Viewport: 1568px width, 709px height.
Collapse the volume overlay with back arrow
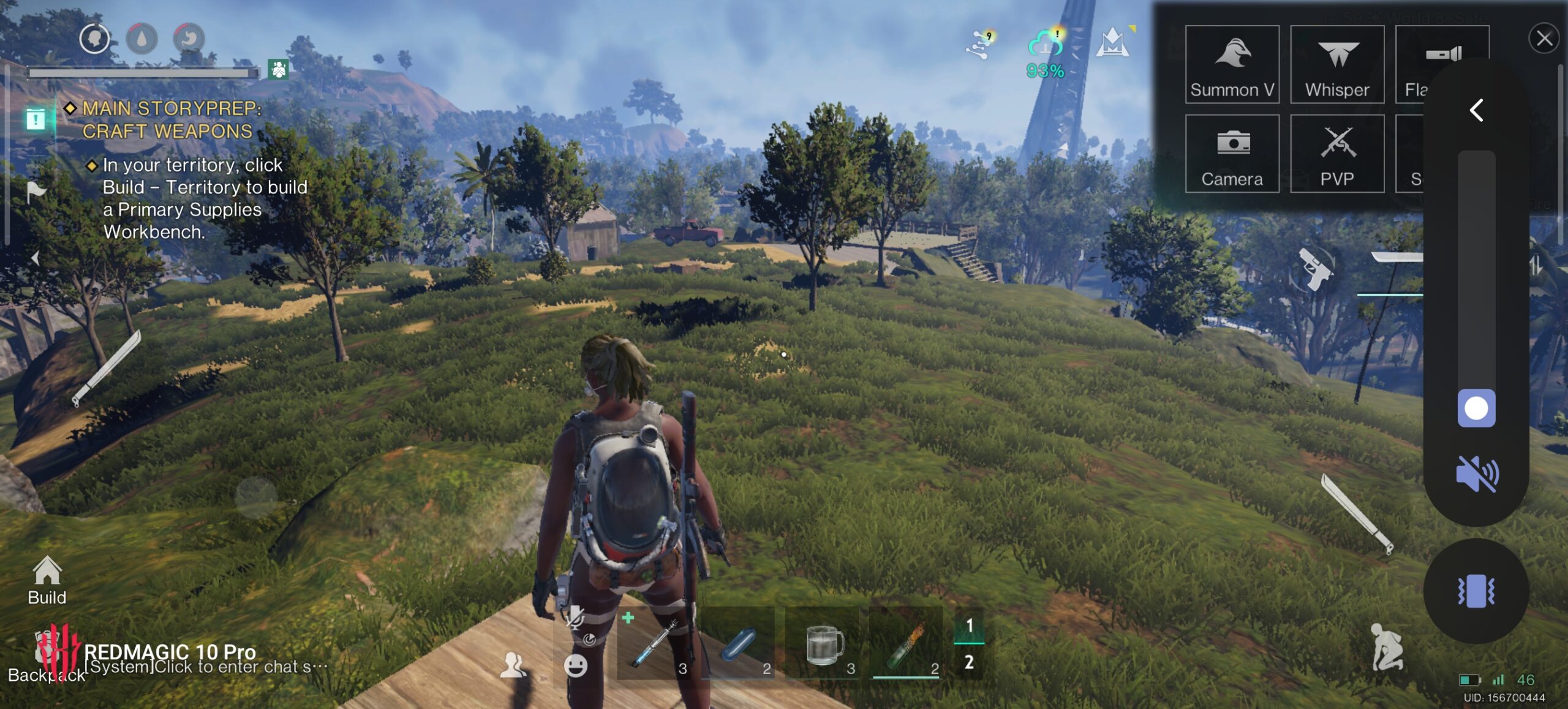click(1477, 111)
